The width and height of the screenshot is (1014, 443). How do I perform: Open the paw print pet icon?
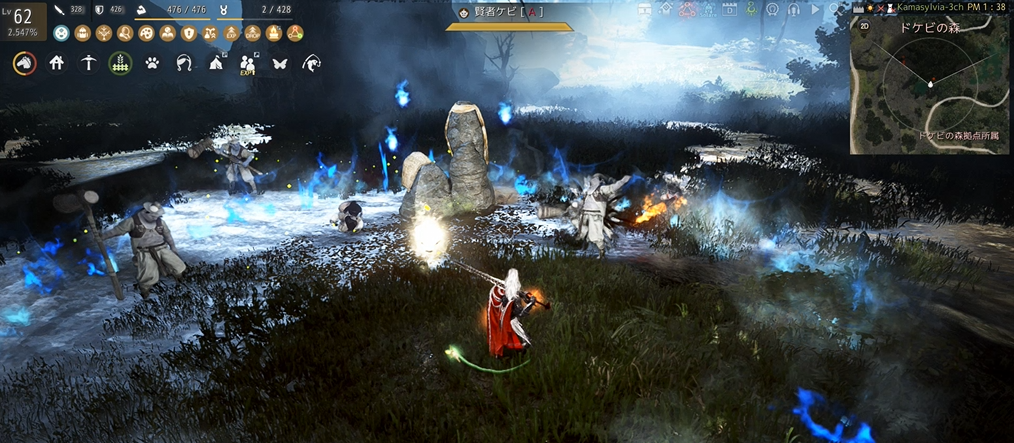pos(152,63)
